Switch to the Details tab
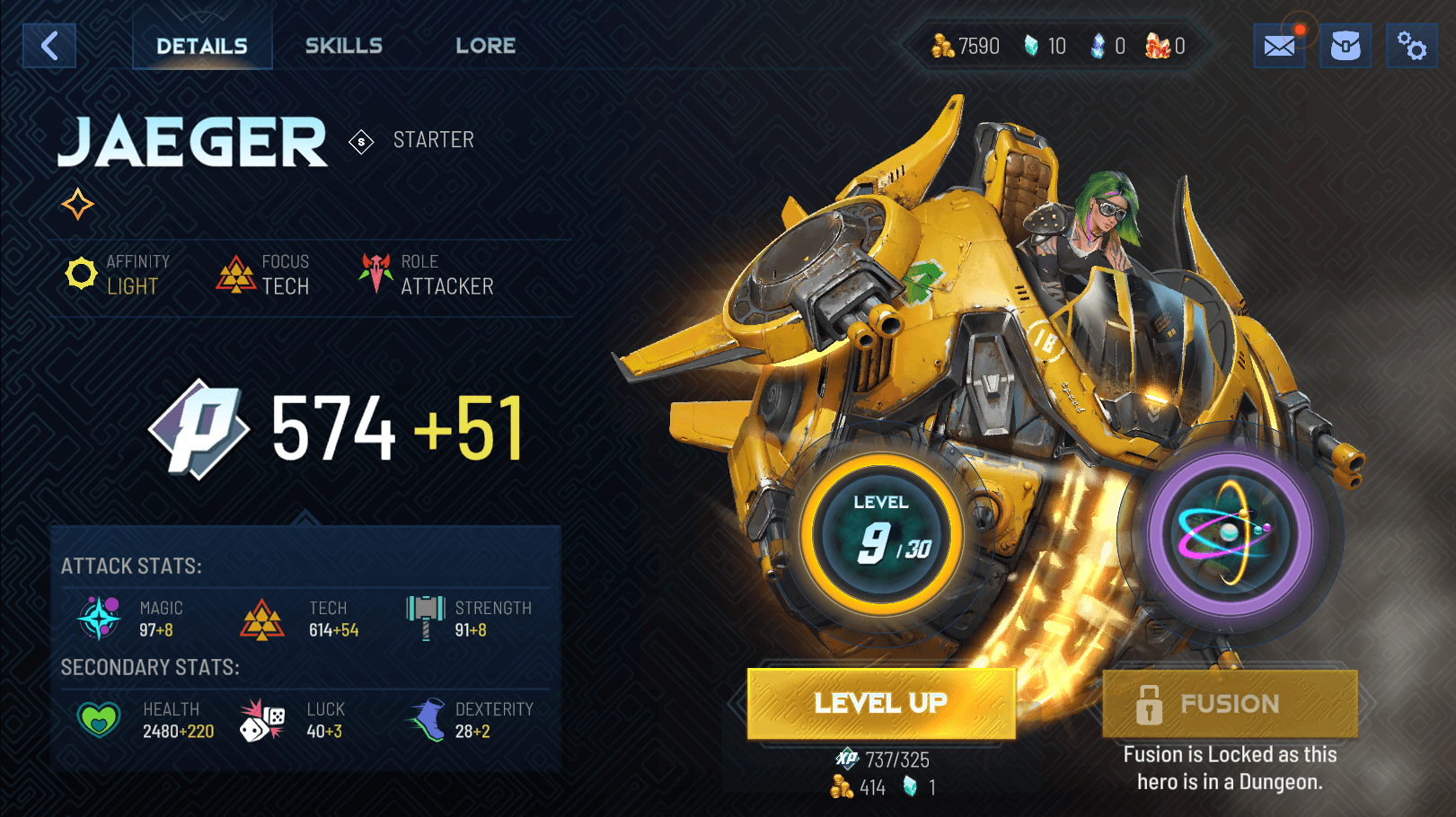This screenshot has width=1456, height=817. pos(202,46)
